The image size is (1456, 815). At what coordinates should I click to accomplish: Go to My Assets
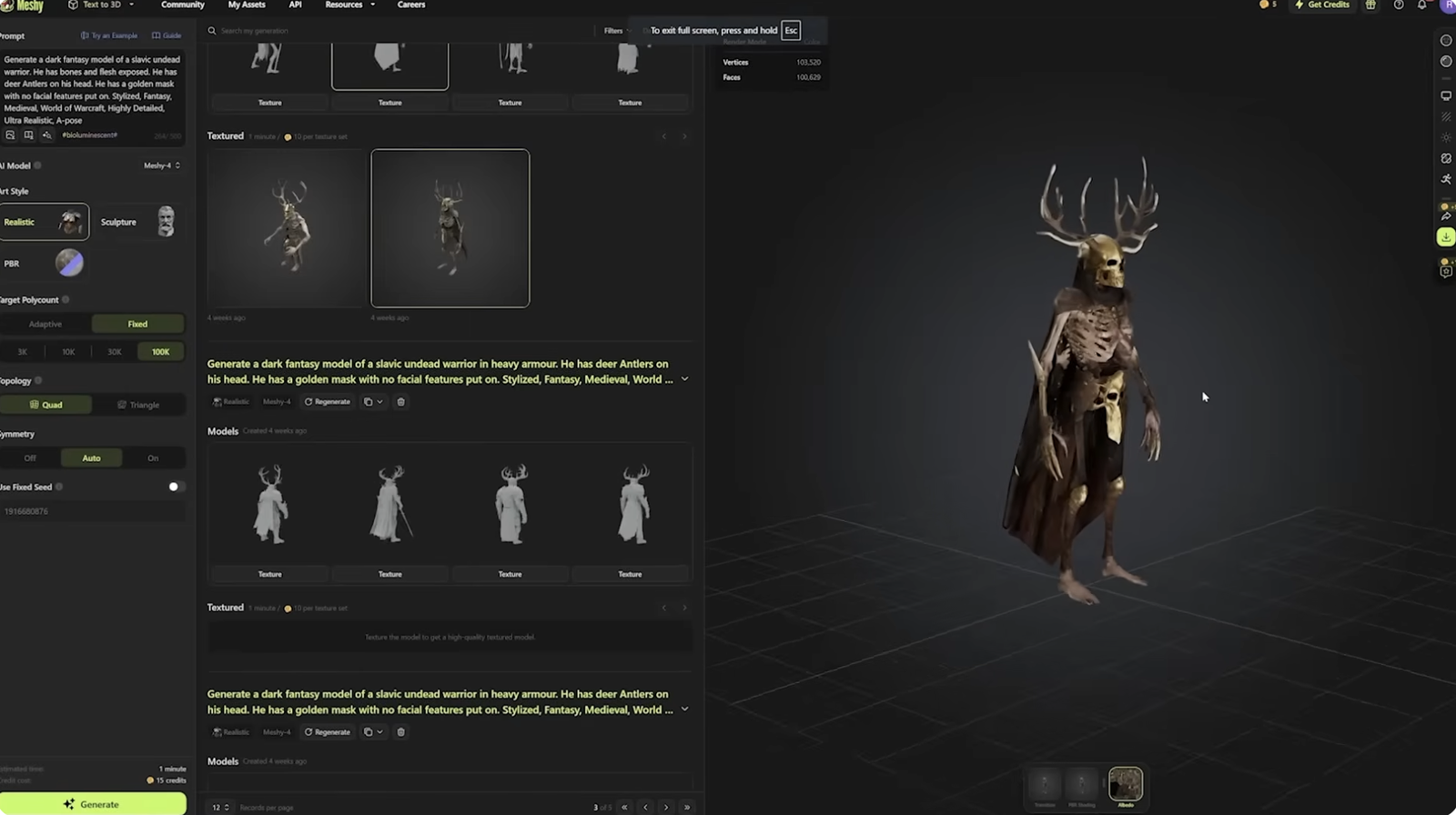[x=247, y=5]
